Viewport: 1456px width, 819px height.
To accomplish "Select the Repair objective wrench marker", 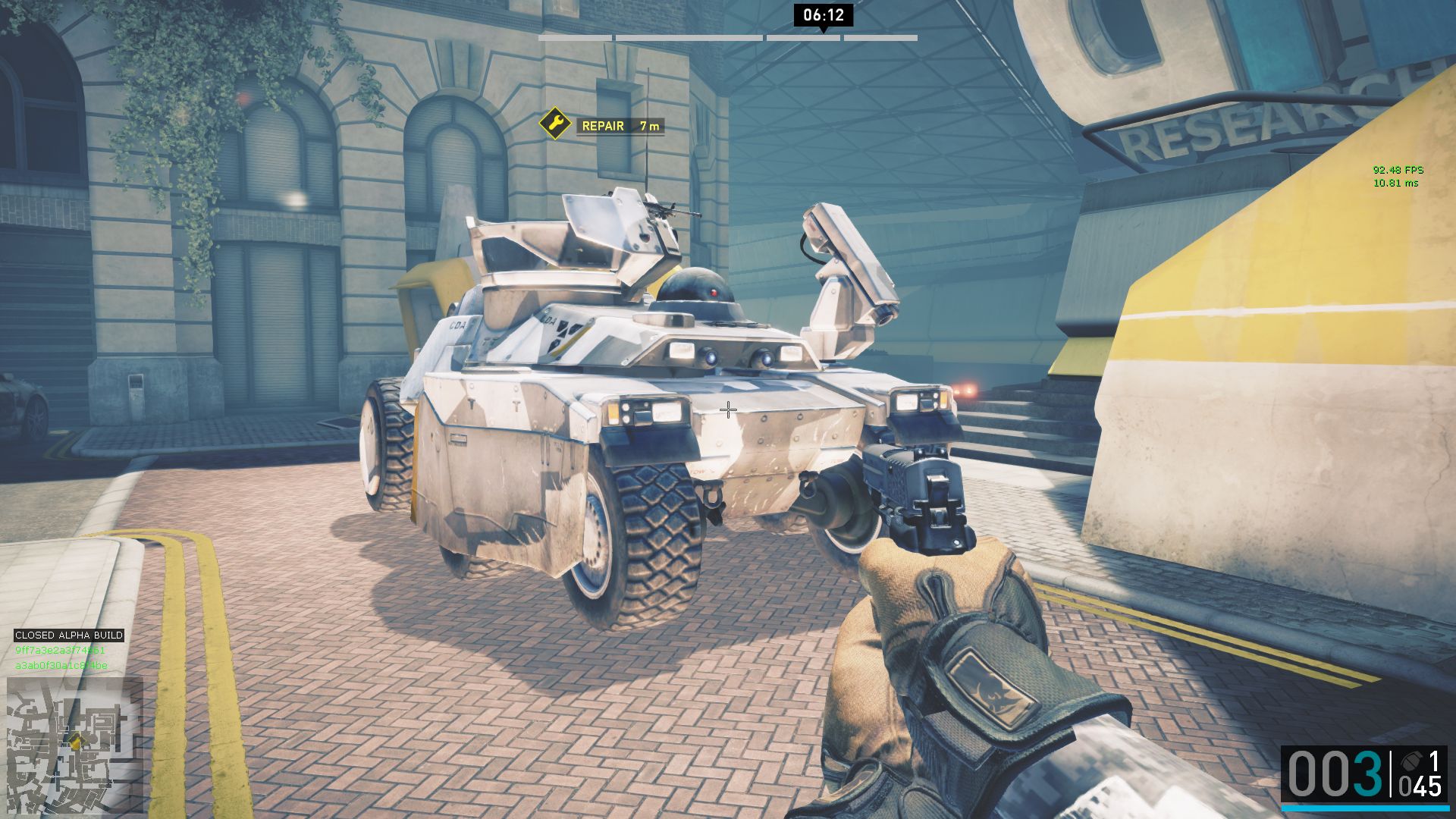I will 555,124.
